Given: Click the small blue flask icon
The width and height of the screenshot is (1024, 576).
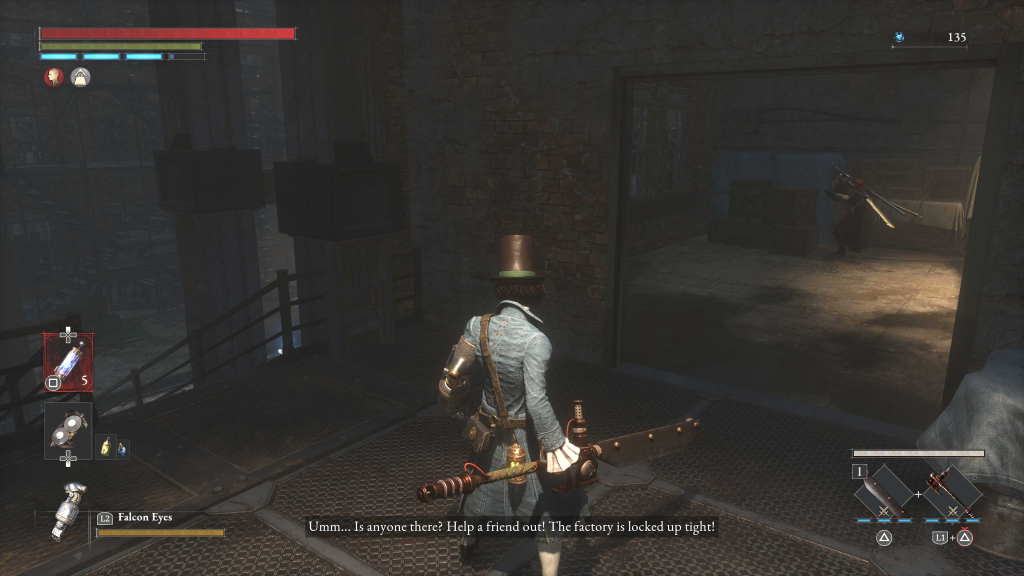Looking at the screenshot, I should [123, 448].
